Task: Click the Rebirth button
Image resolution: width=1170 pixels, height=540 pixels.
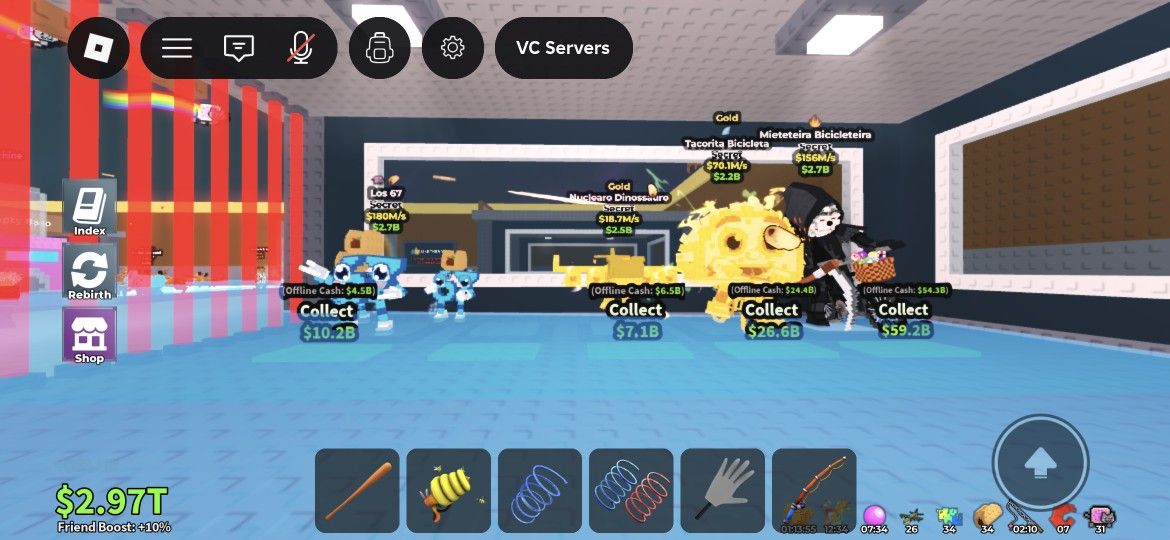Action: (89, 273)
